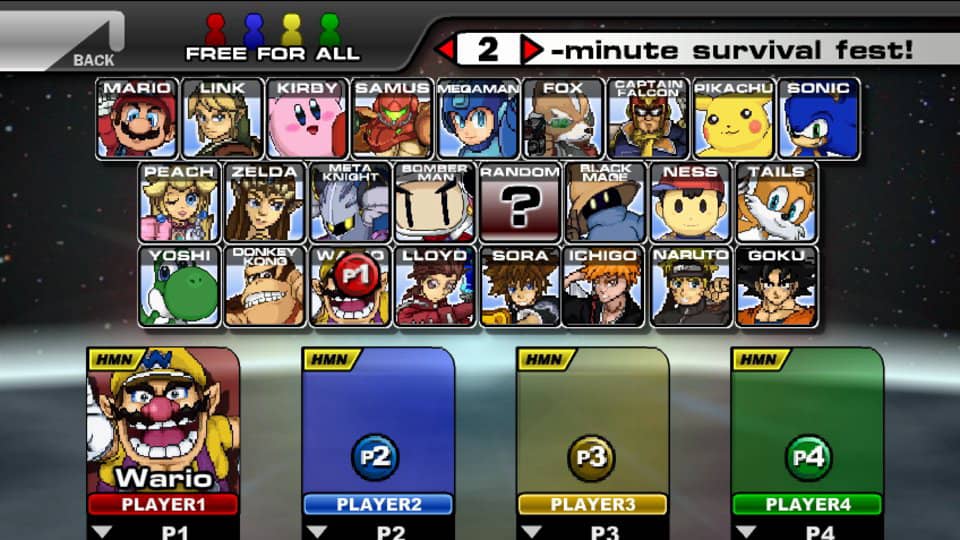960x540 pixels.
Task: Toggle the HMN tag on Player 4's panel
Action: (755, 360)
